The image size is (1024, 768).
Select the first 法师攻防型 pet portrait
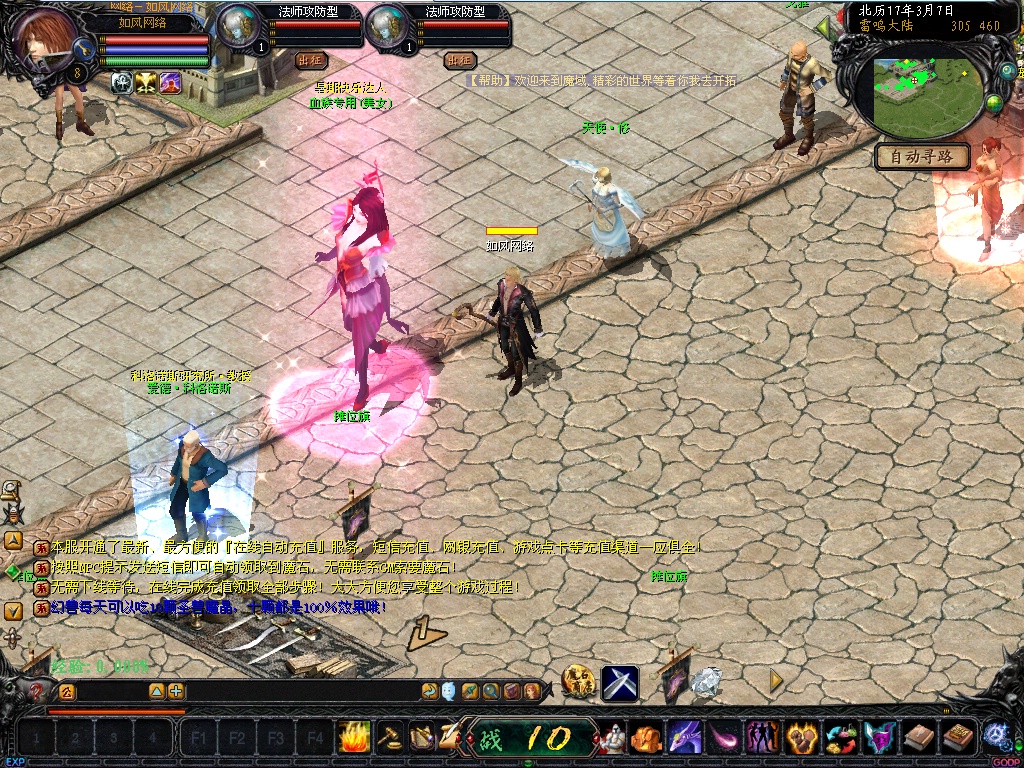(238, 25)
